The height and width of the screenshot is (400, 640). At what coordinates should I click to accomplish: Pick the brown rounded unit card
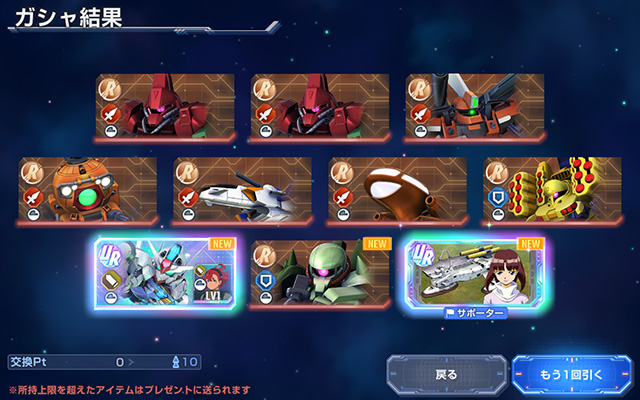pos(398,189)
